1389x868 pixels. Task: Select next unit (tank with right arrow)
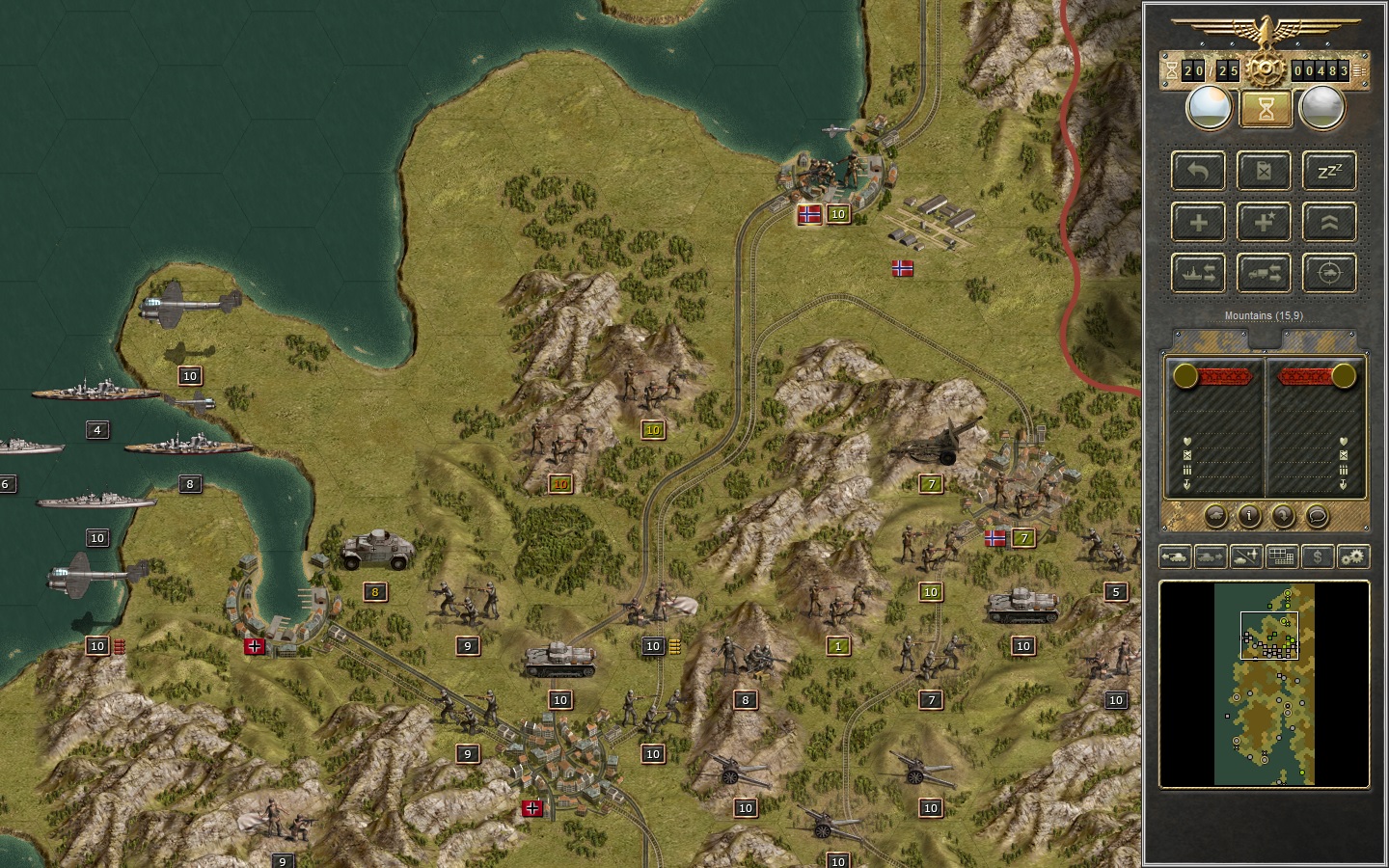1210,556
